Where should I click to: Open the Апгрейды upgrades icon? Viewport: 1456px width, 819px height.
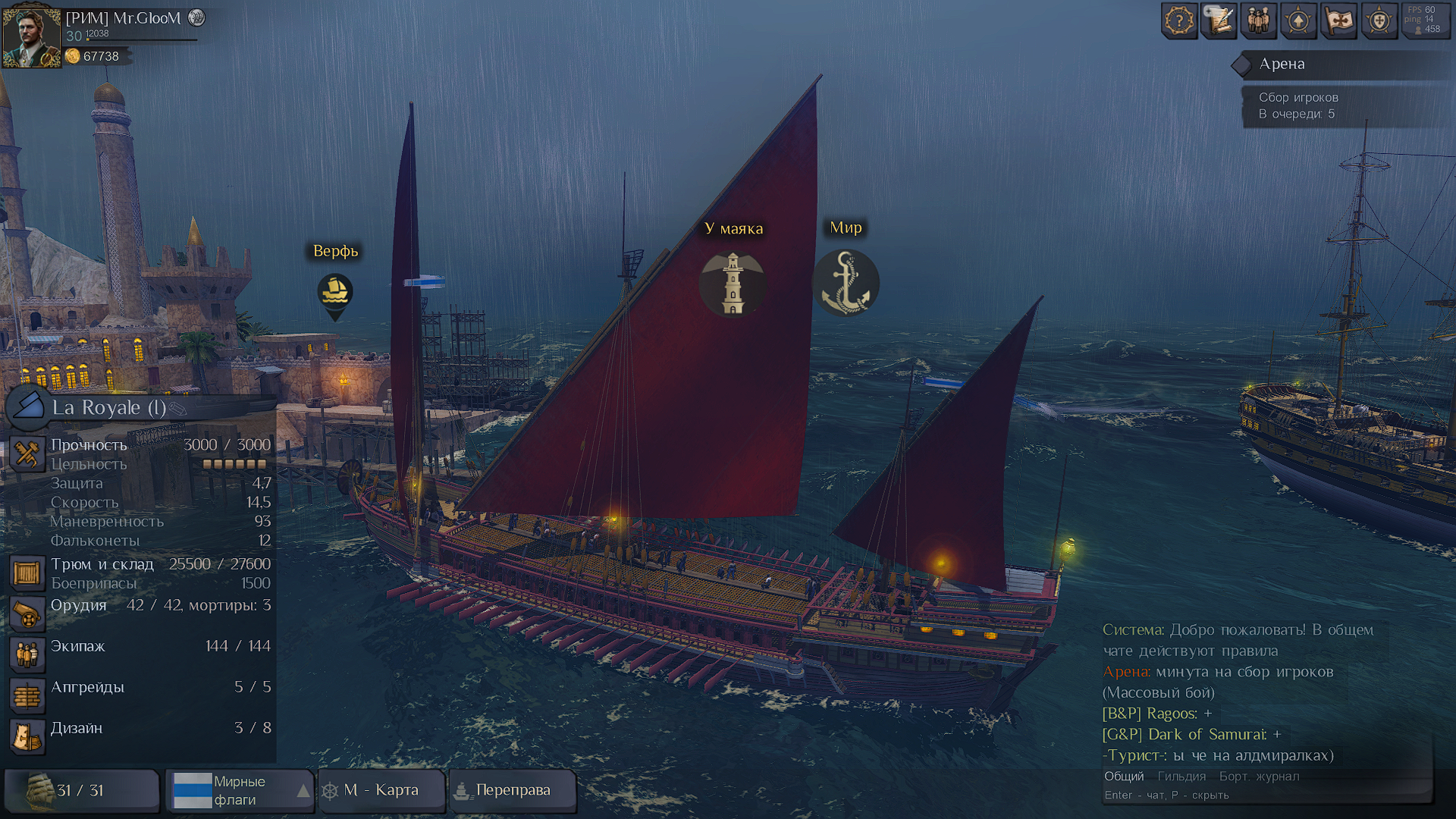pos(27,695)
